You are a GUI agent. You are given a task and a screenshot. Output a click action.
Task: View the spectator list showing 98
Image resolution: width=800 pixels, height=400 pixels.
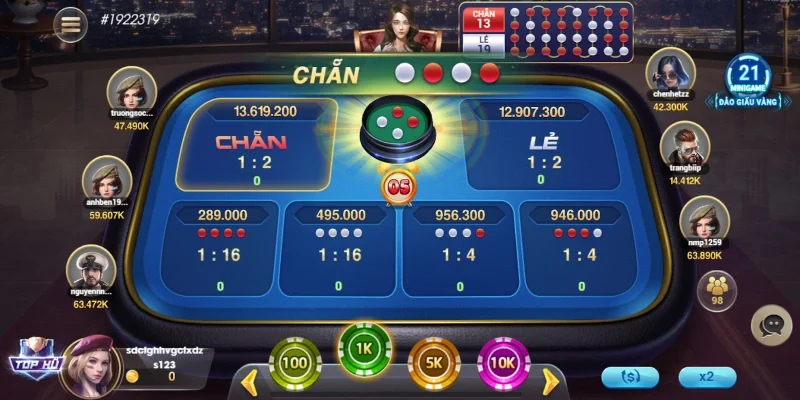click(716, 289)
